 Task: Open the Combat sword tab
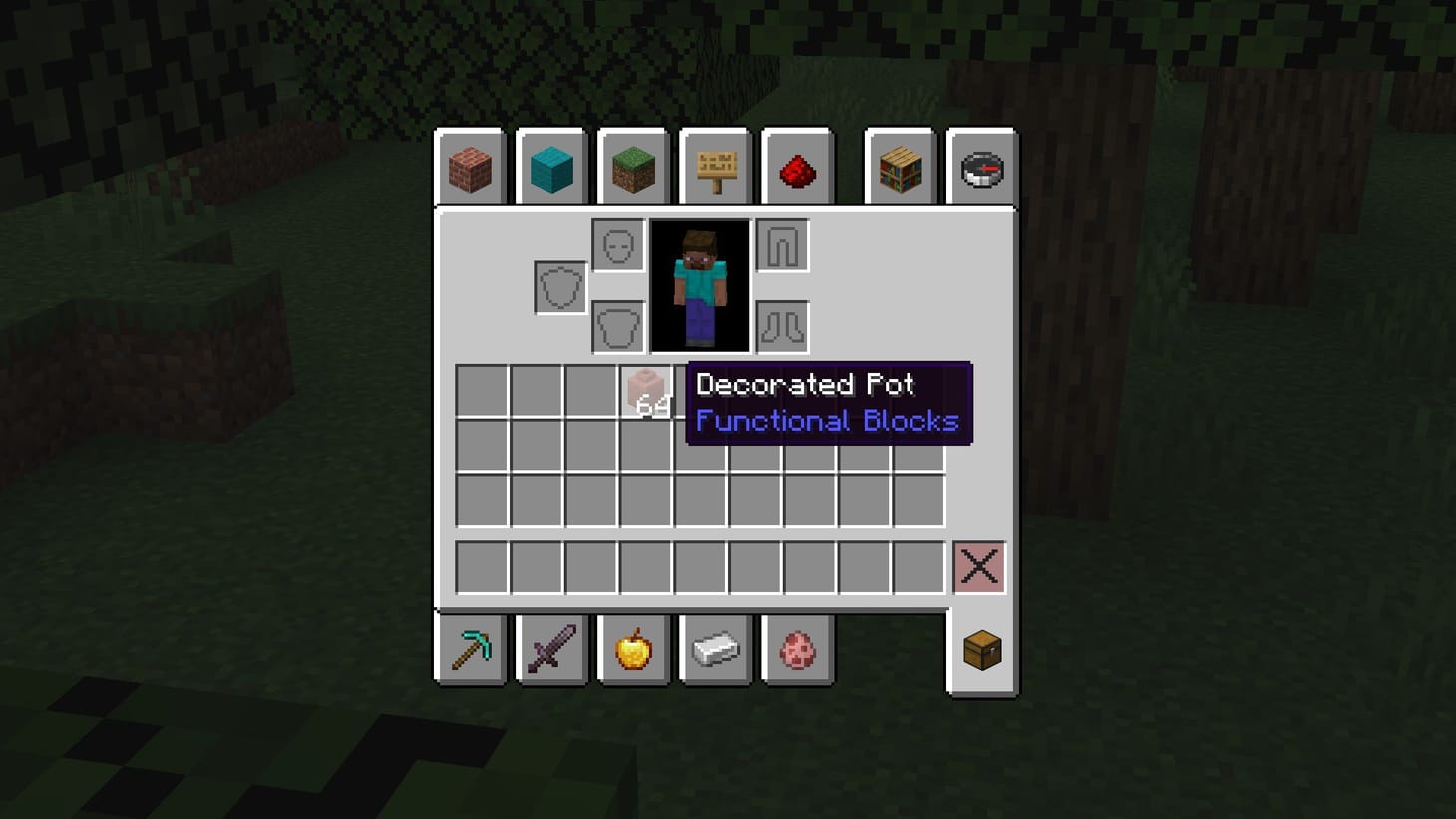[x=552, y=648]
